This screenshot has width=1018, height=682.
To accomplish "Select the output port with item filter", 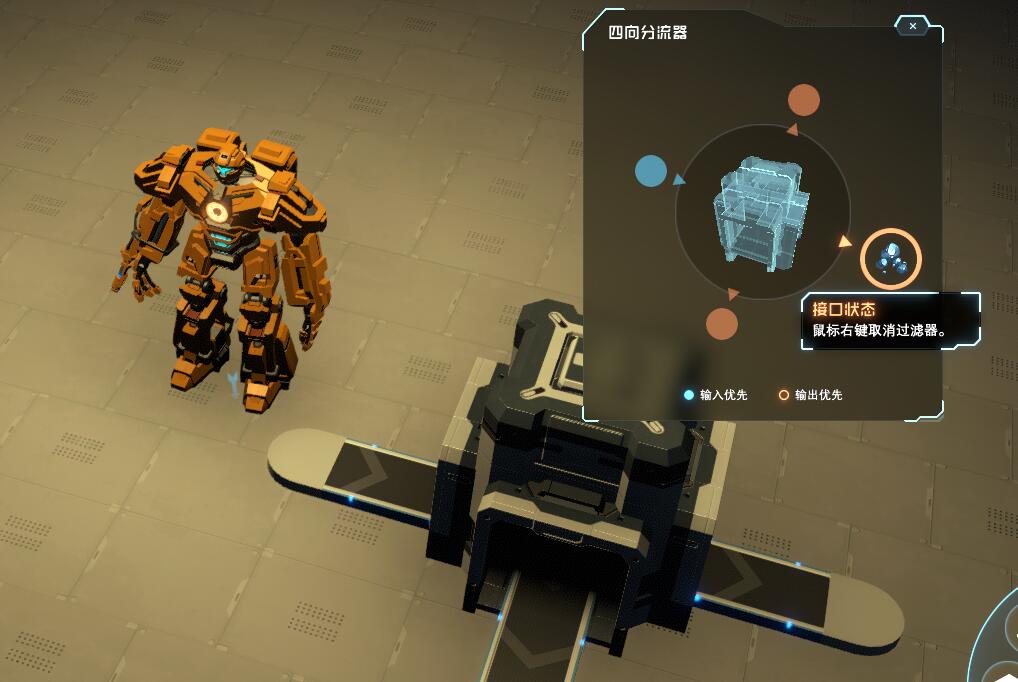I will (890, 259).
